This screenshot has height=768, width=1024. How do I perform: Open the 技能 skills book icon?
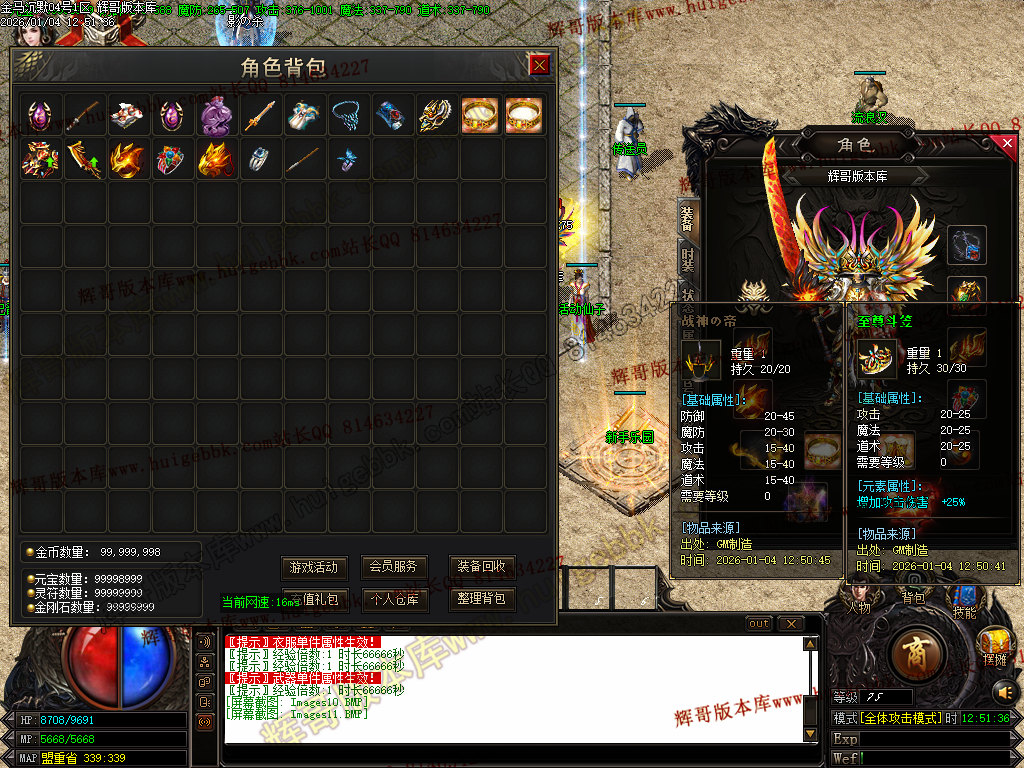pos(964,598)
